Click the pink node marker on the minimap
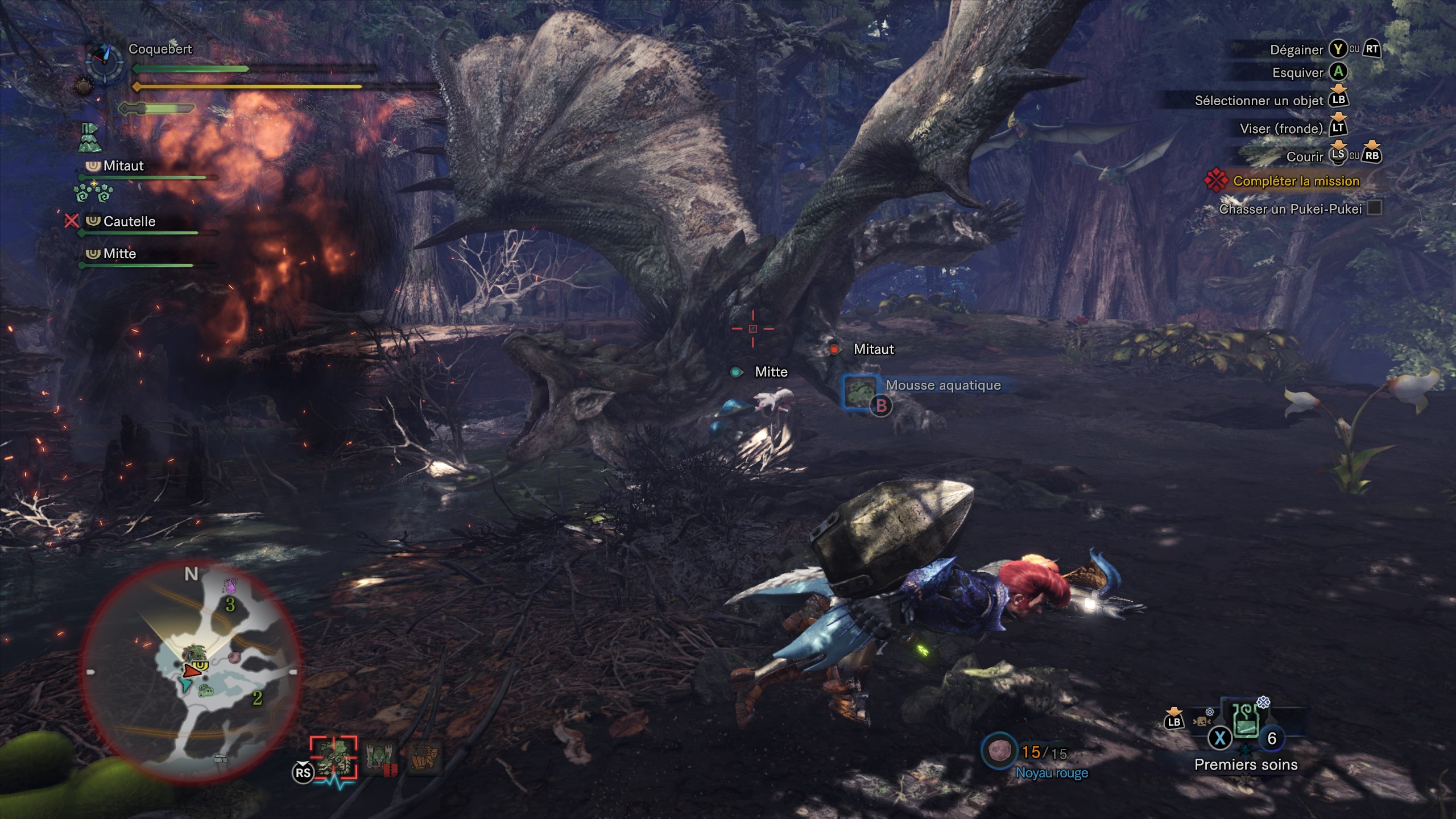1456x819 pixels. (x=233, y=657)
